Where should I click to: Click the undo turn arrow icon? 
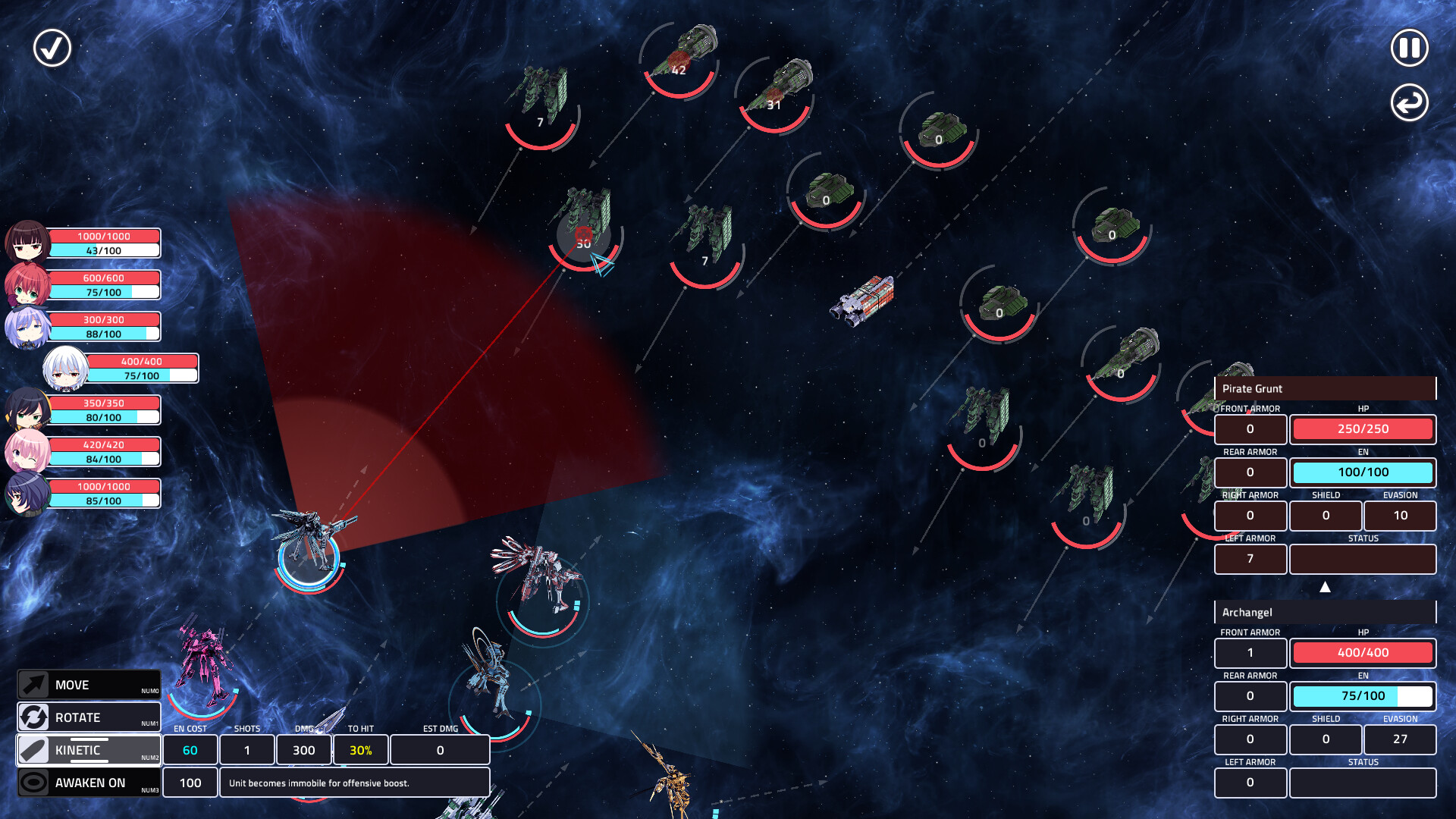[x=1408, y=101]
